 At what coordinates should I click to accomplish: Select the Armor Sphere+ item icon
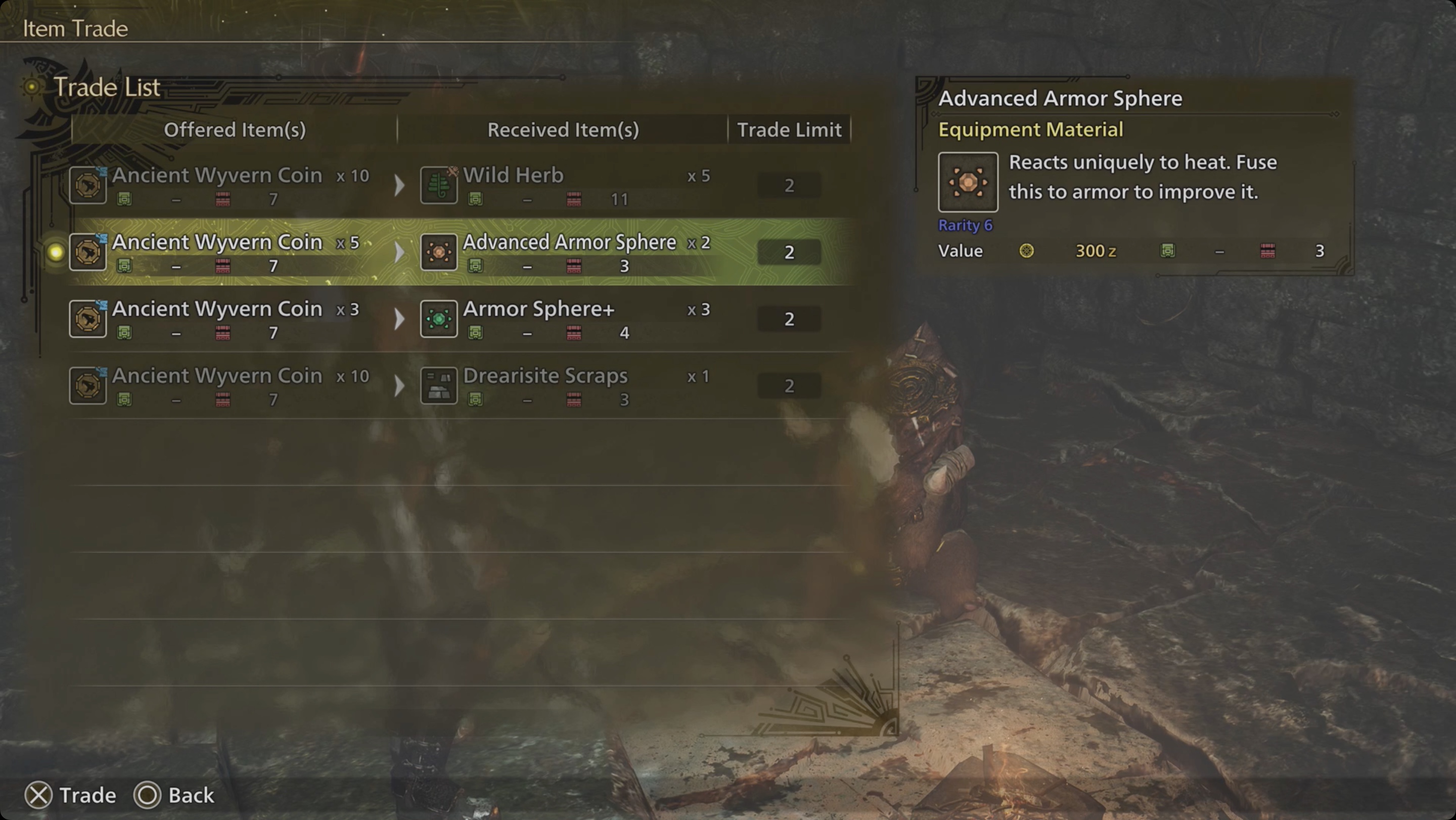tap(439, 318)
